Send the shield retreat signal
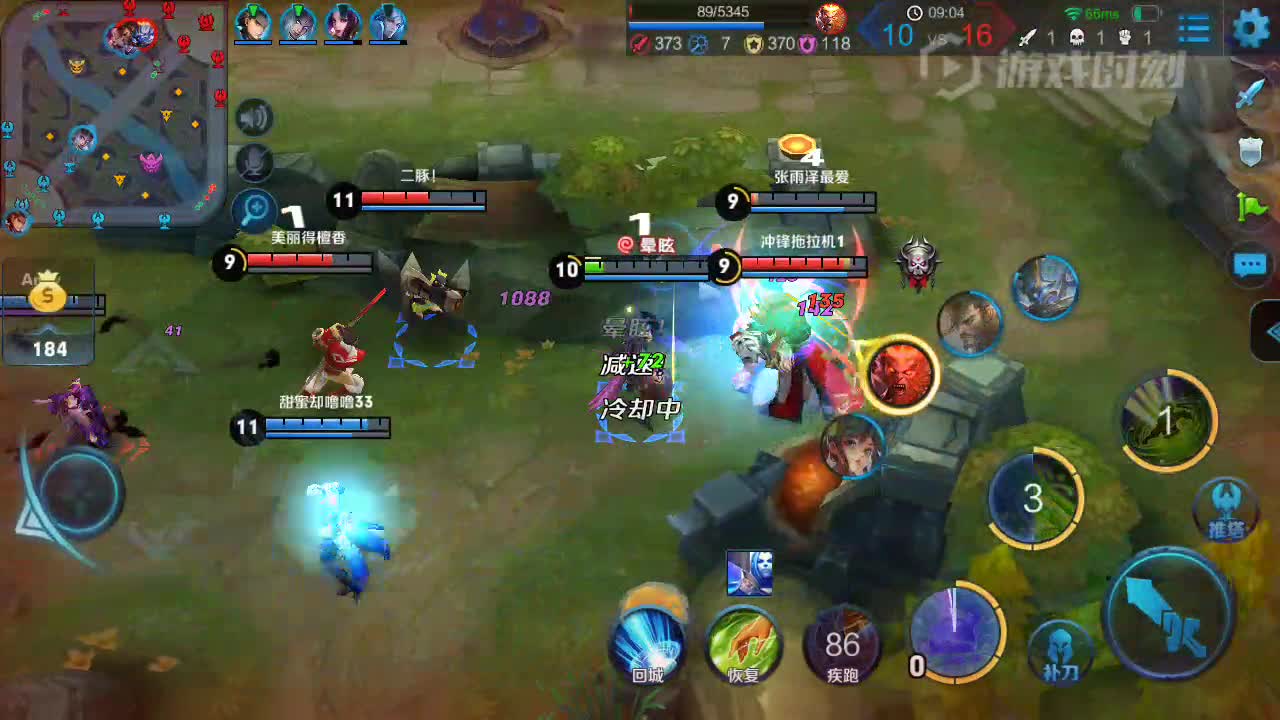 1251,151
